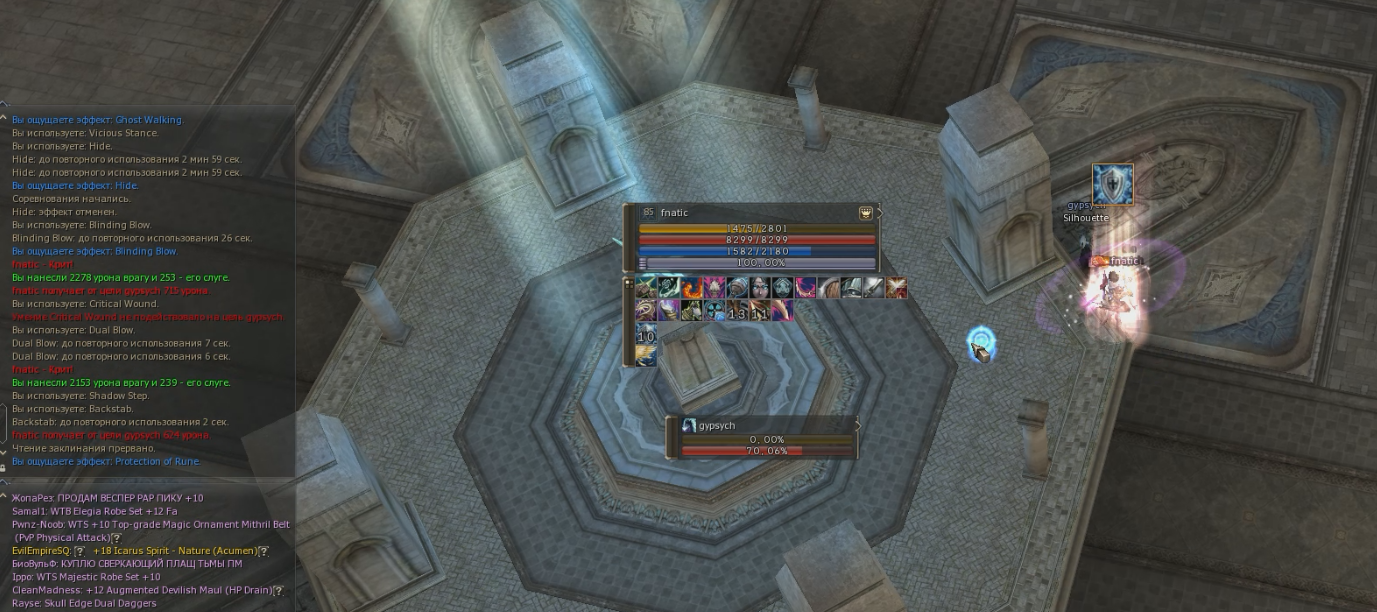Expand gypsych target window with its arrow
The image size is (1377, 612).
(858, 425)
